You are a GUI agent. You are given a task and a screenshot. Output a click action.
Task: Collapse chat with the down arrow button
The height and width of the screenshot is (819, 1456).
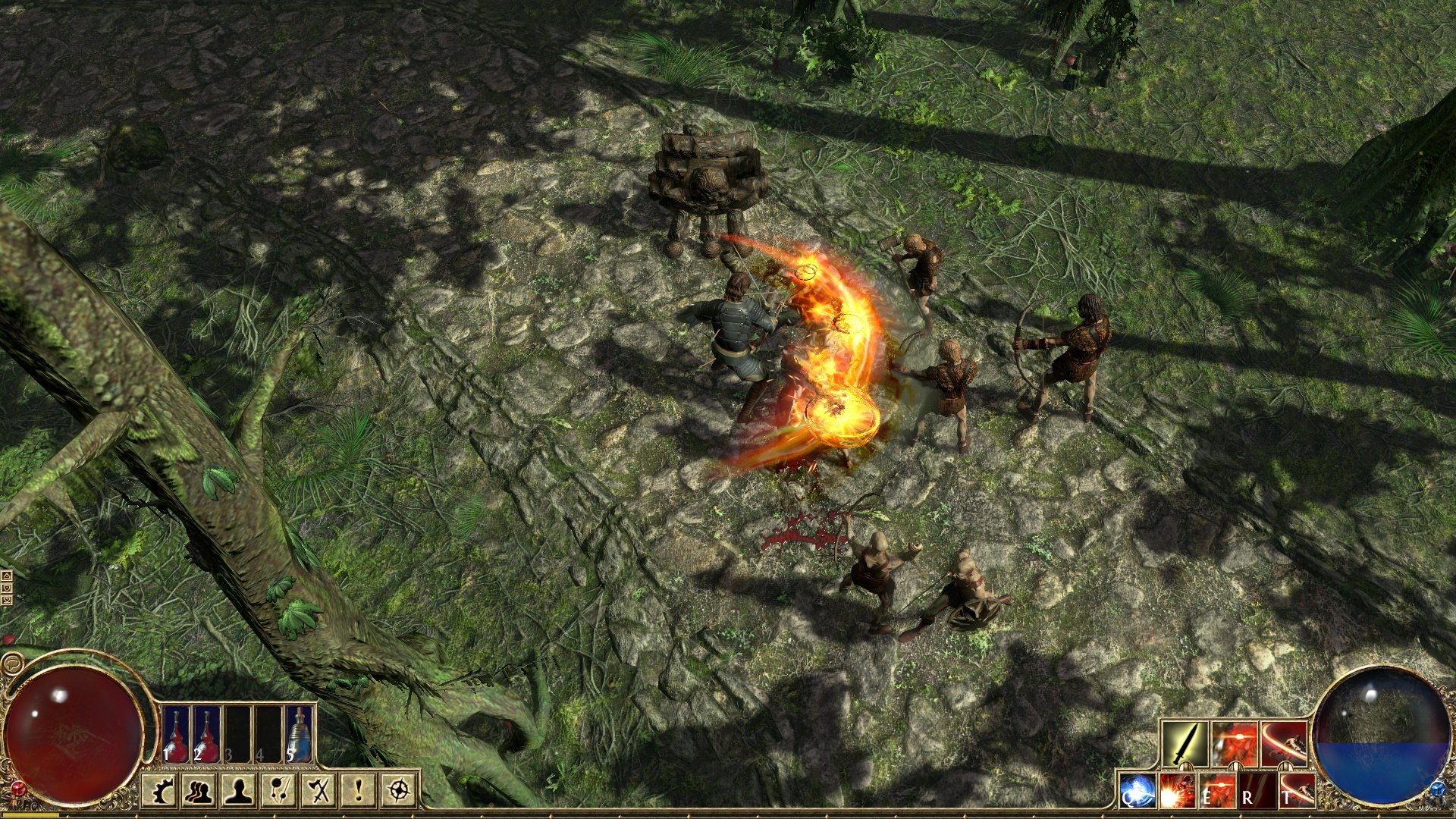click(x=7, y=588)
